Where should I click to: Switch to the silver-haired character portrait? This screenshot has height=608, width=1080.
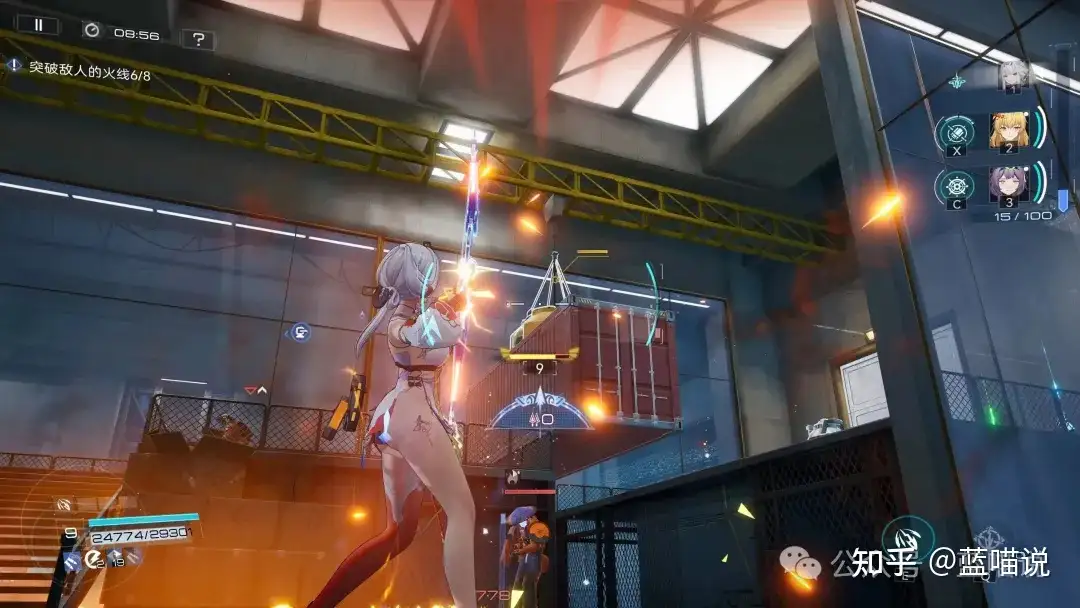point(1013,76)
